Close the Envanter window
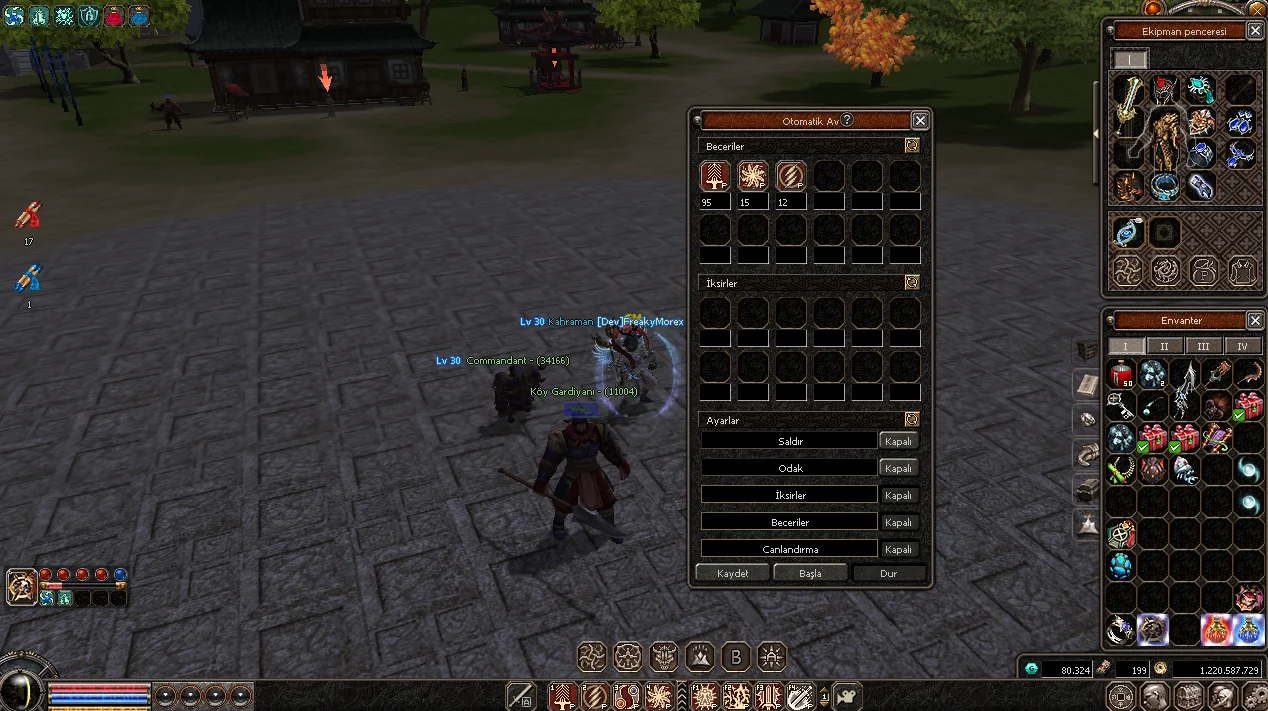 pyautogui.click(x=1255, y=321)
